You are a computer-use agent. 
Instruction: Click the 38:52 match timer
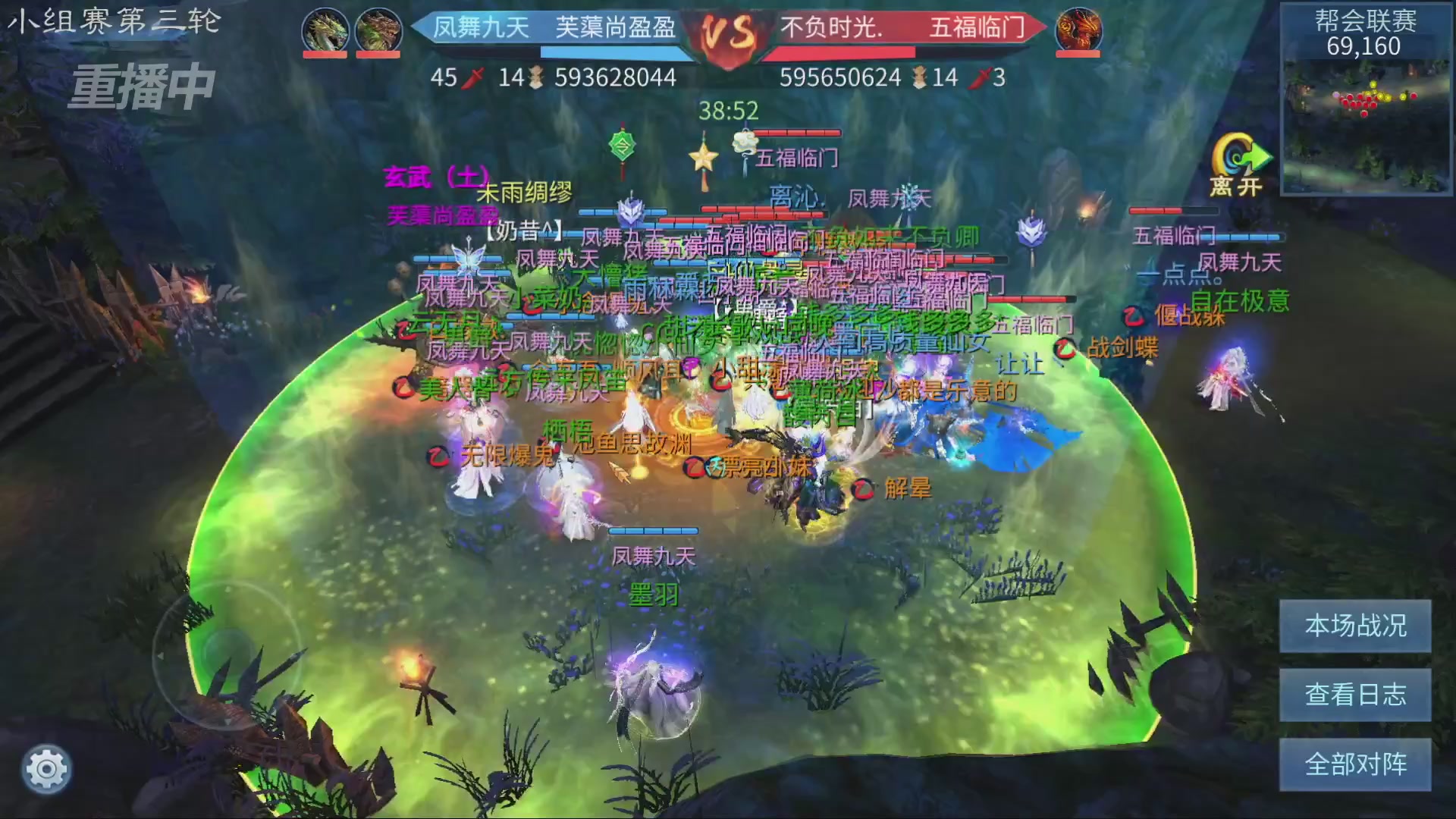(x=728, y=108)
